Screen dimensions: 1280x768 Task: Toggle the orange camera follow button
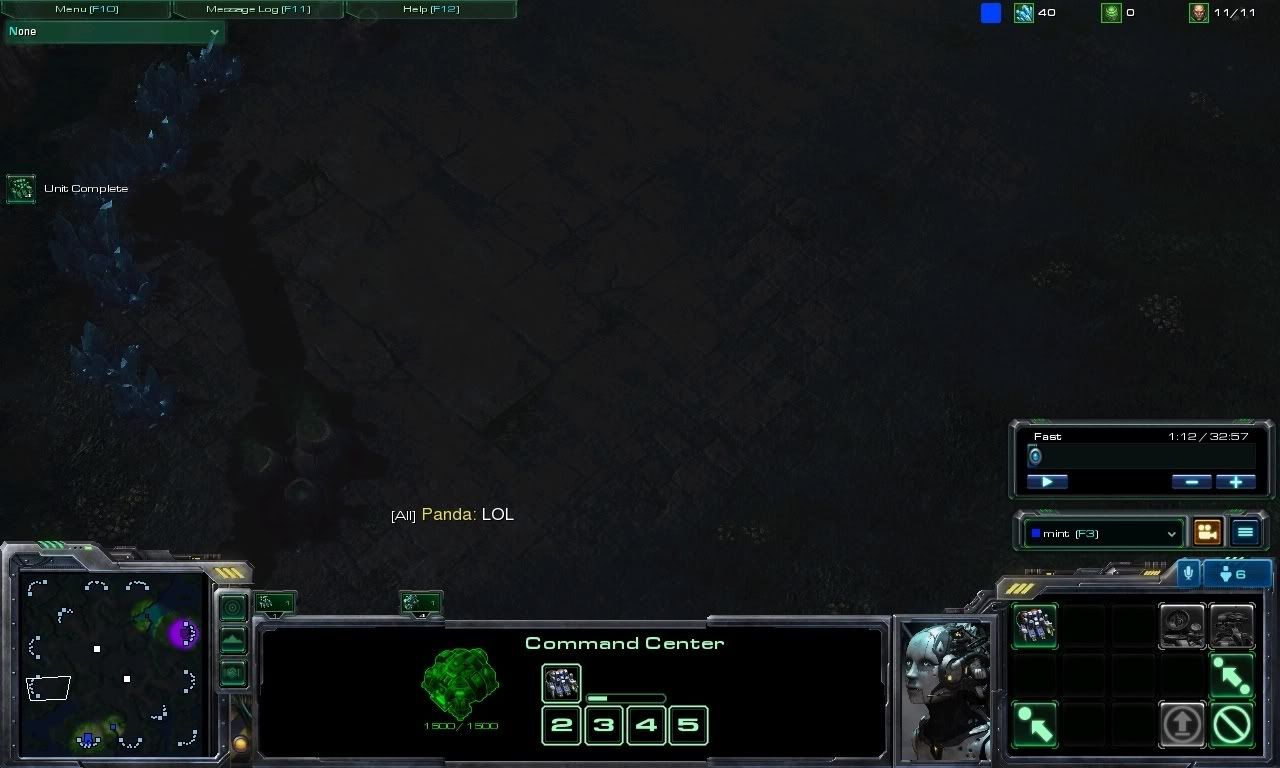1207,532
